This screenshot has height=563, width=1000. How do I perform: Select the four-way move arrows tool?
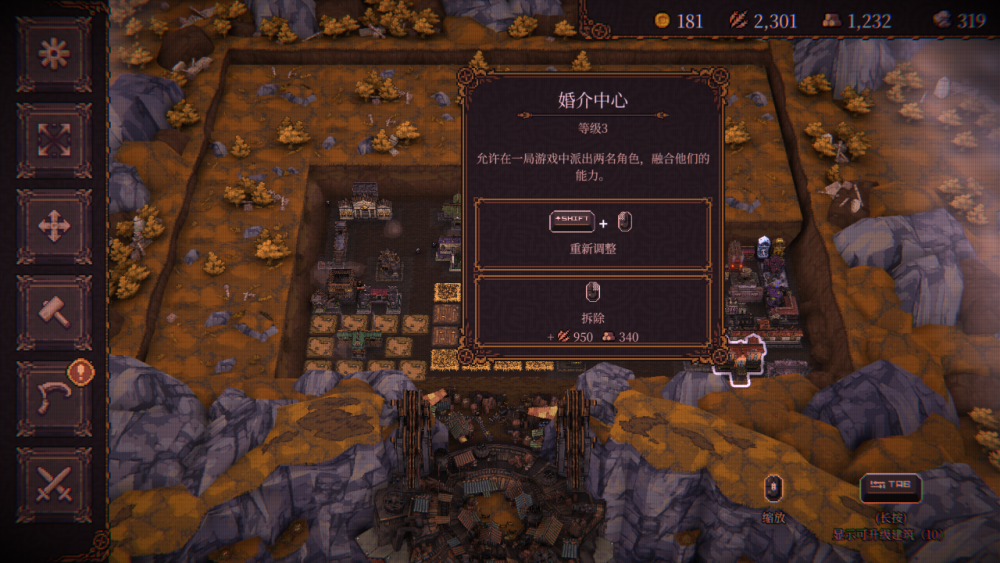coord(54,226)
